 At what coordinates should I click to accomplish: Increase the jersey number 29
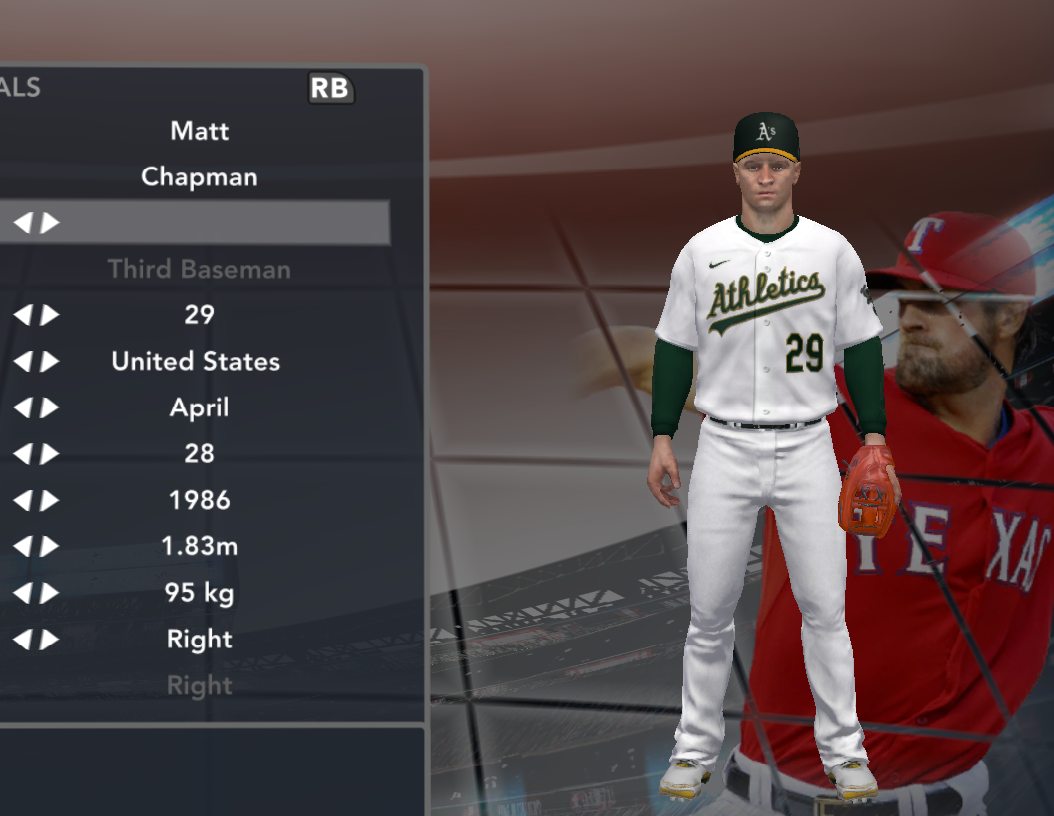click(50, 315)
